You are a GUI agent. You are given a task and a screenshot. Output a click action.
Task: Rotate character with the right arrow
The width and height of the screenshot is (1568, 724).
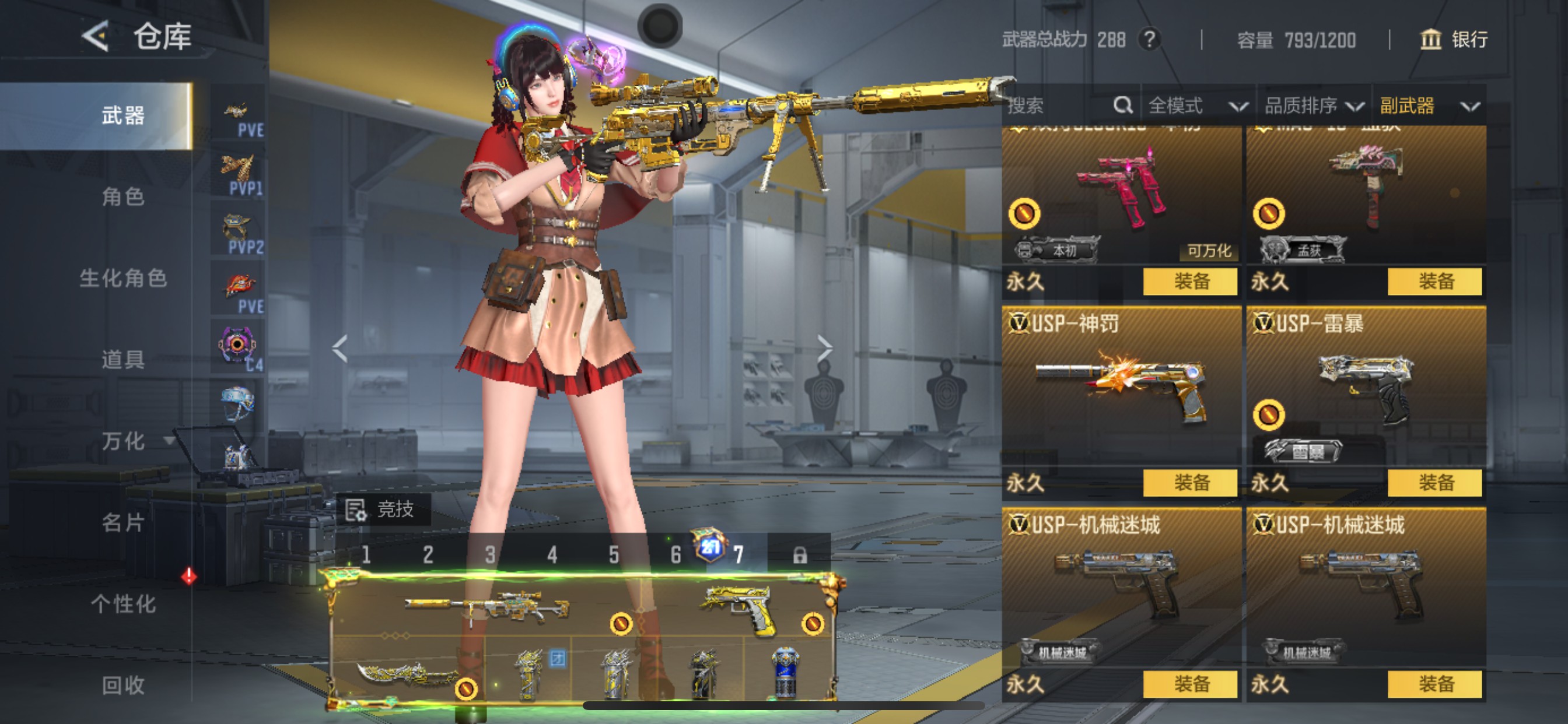pyautogui.click(x=825, y=348)
